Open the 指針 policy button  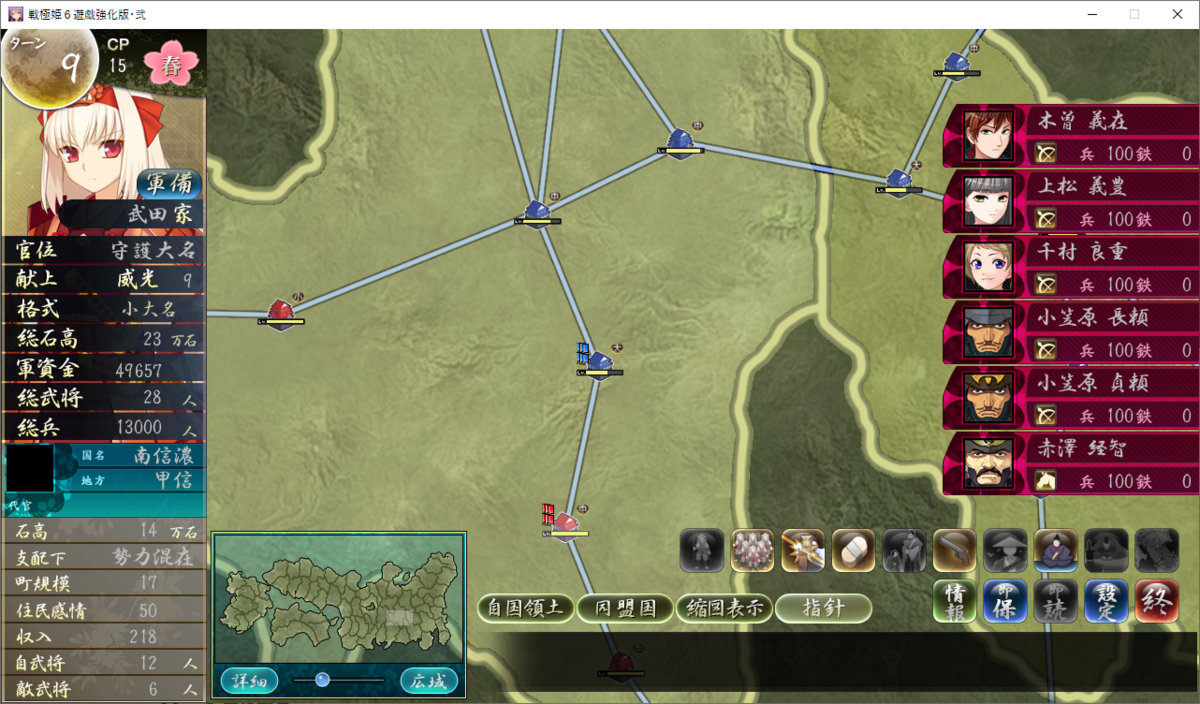[x=823, y=608]
